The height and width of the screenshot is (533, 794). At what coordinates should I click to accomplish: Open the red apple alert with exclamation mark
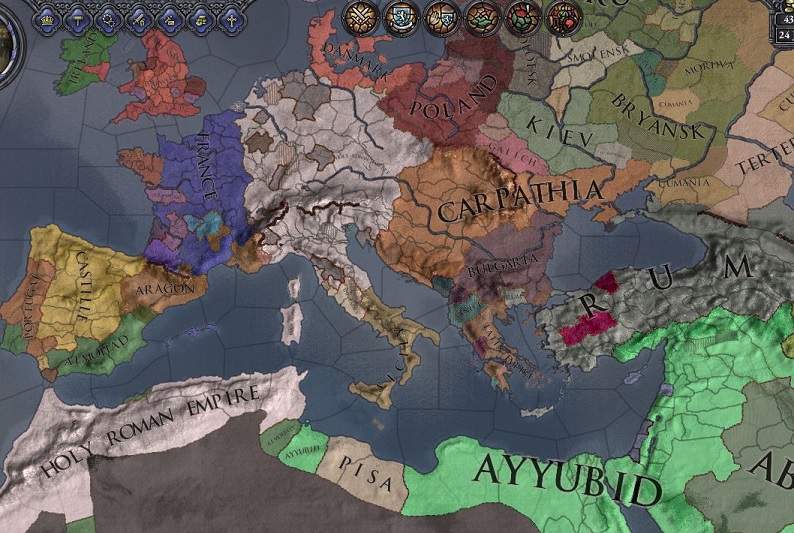click(x=522, y=17)
